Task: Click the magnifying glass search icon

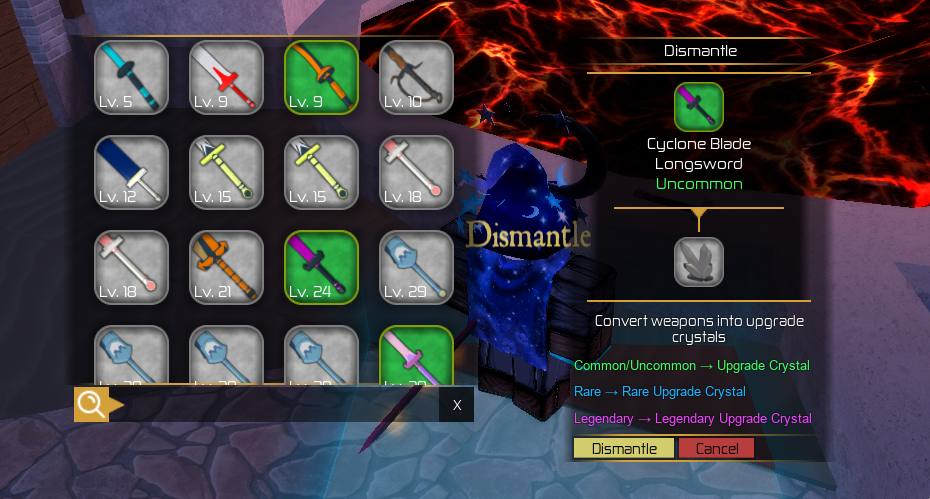Action: (91, 405)
